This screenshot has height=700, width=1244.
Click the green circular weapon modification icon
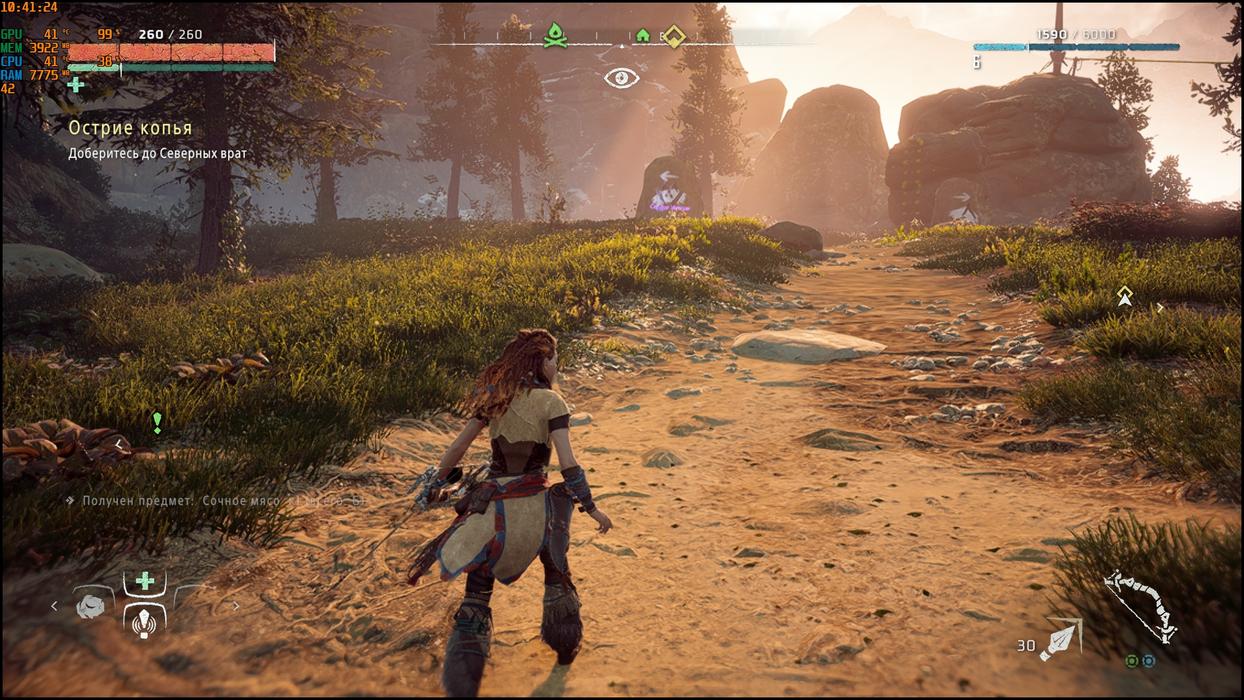point(1131,661)
